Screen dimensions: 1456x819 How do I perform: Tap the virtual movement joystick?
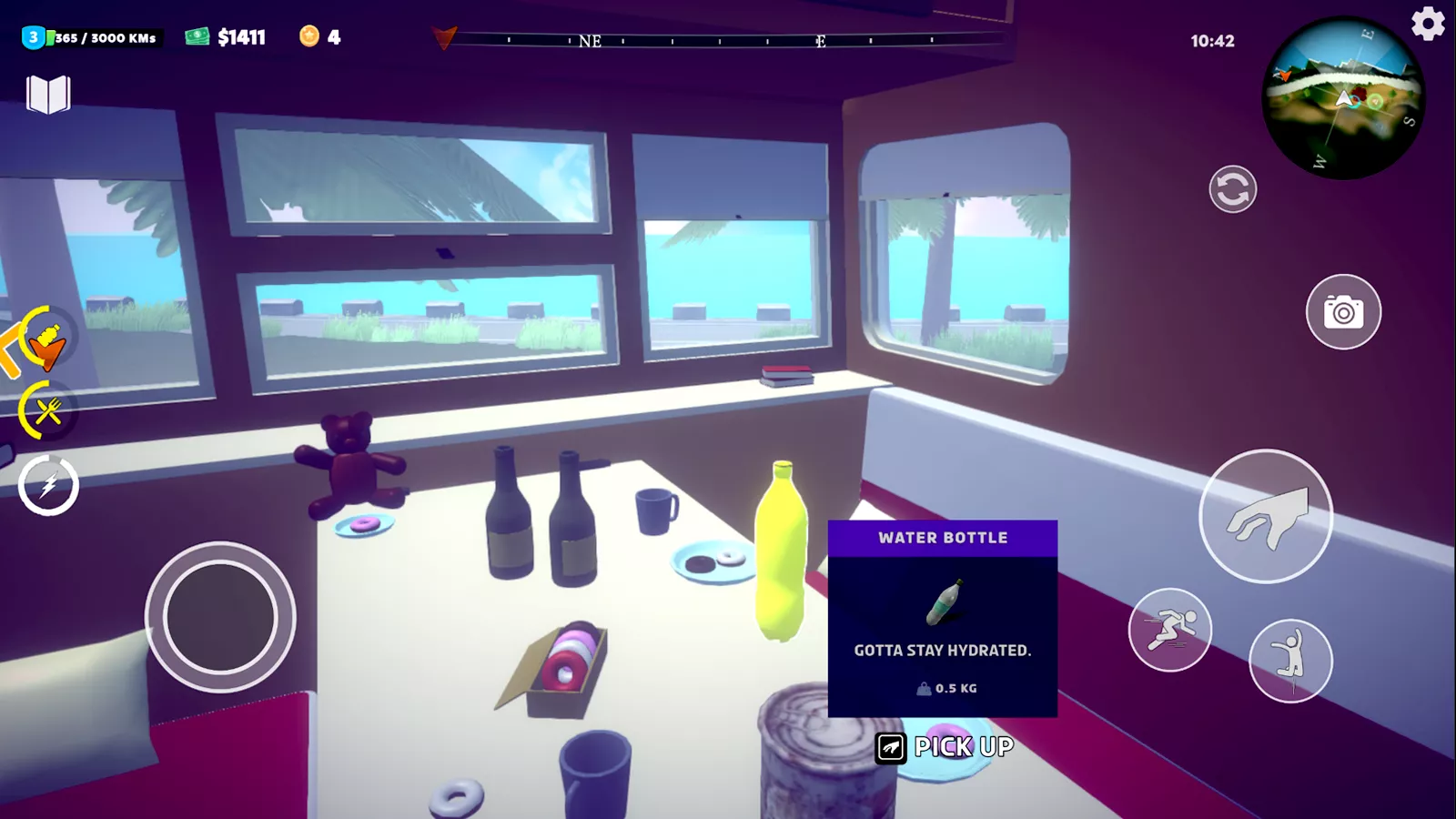[x=220, y=617]
